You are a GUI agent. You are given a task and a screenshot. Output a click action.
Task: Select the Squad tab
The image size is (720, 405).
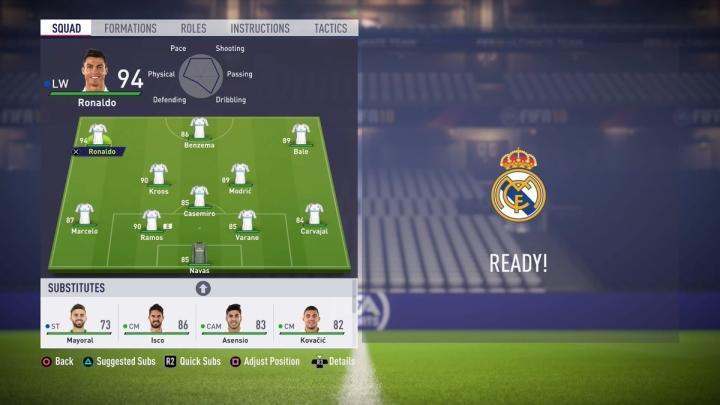click(x=66, y=28)
